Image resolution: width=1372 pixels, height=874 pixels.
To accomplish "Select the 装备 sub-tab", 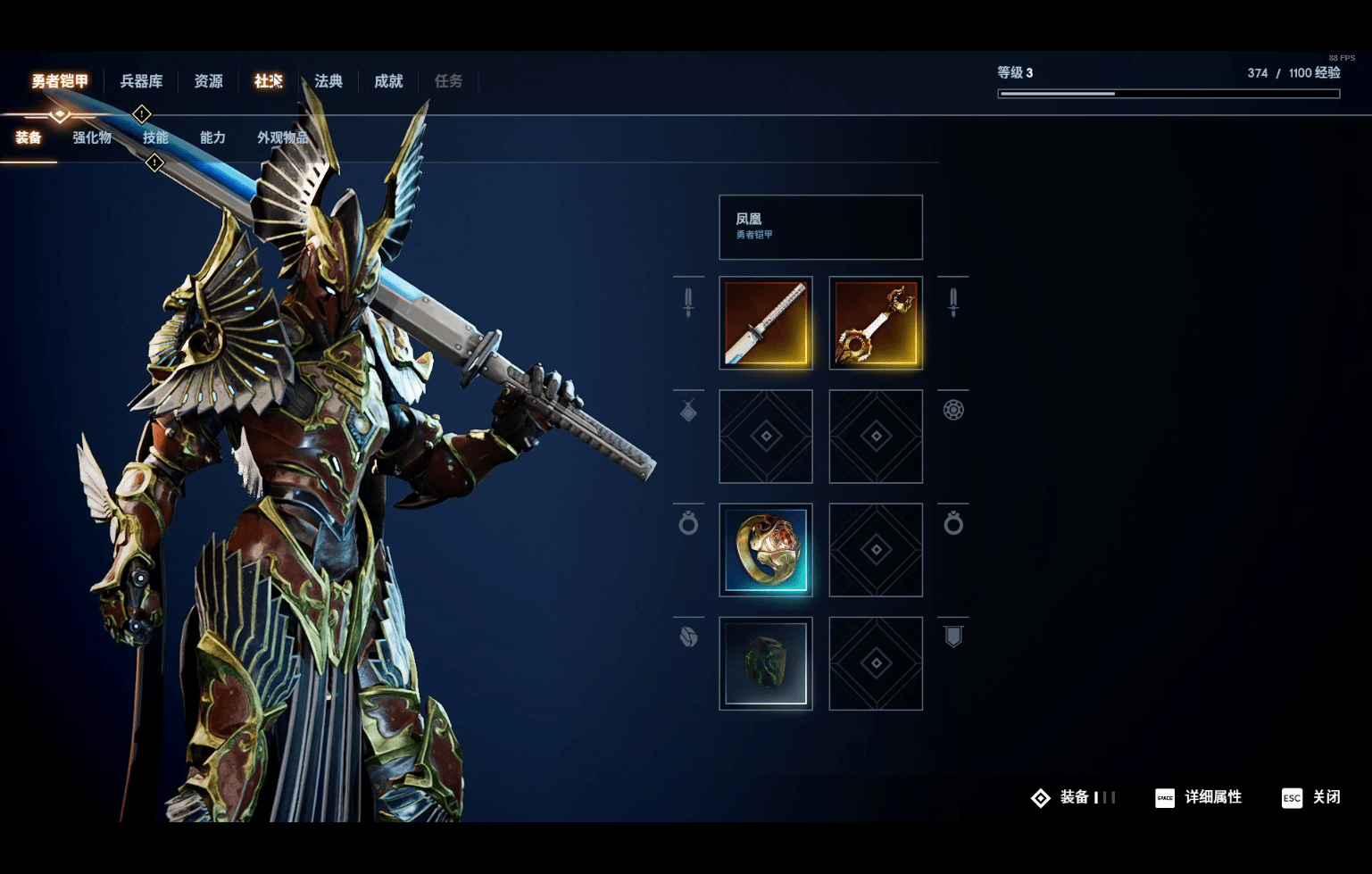I will (x=29, y=137).
